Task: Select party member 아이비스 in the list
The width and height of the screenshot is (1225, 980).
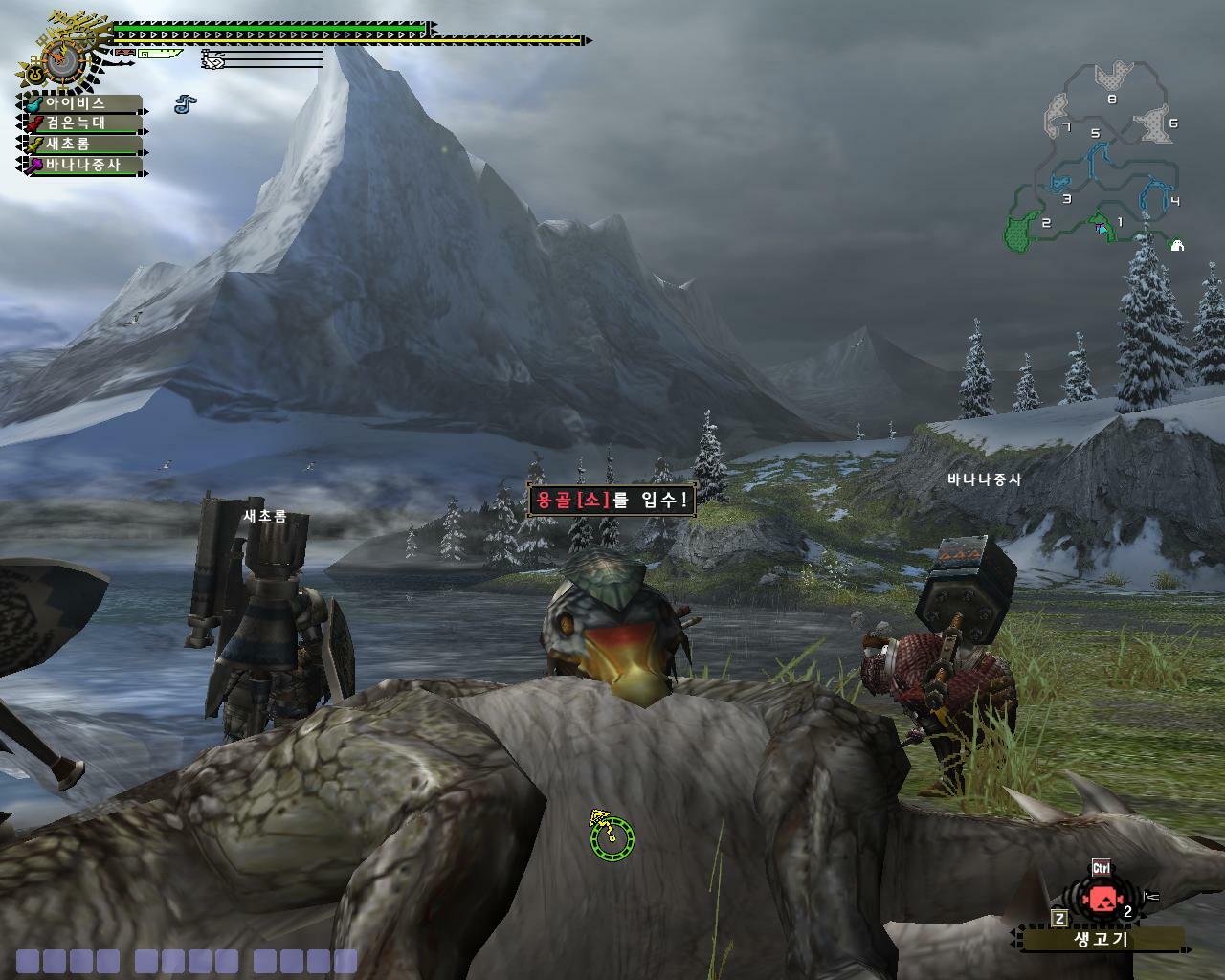Action: click(80, 103)
